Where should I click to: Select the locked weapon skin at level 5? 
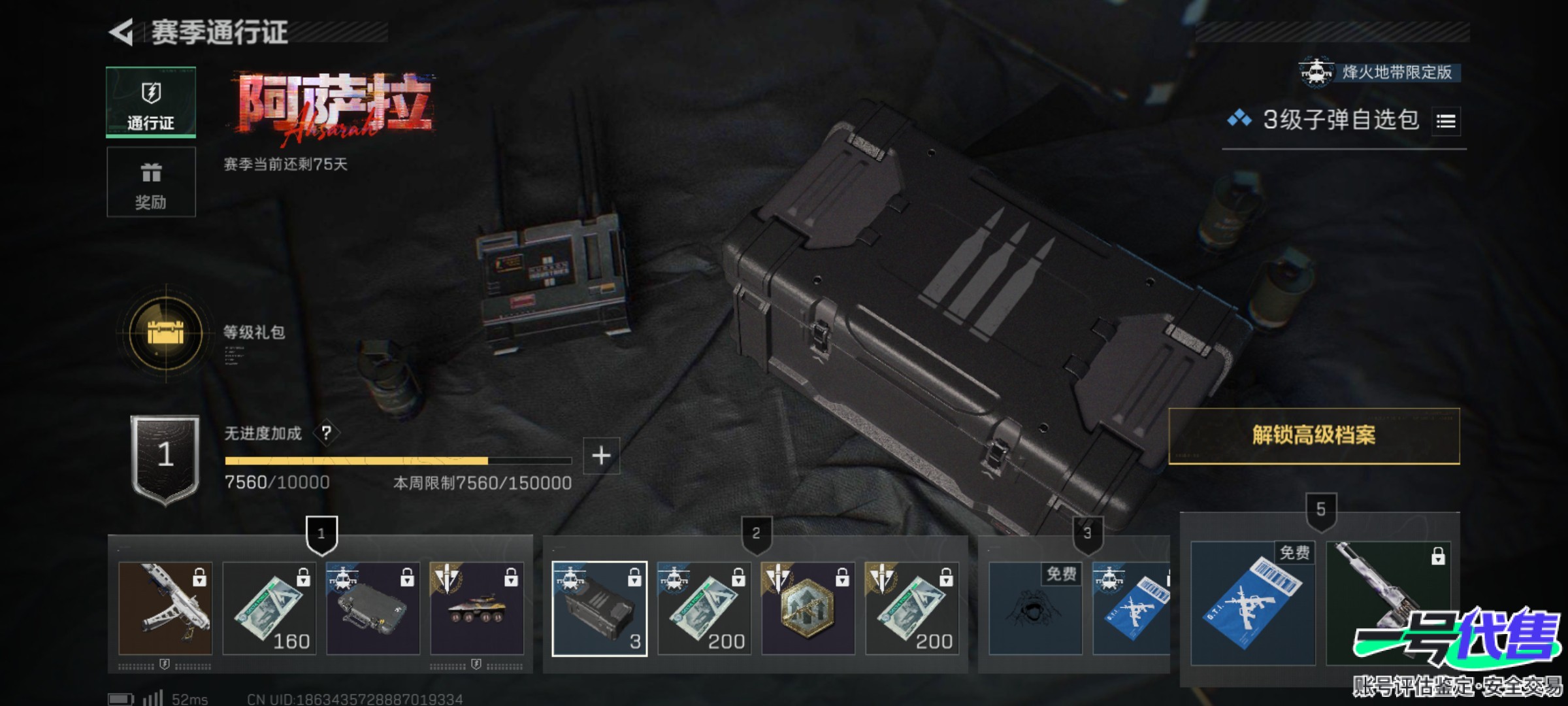(1388, 603)
